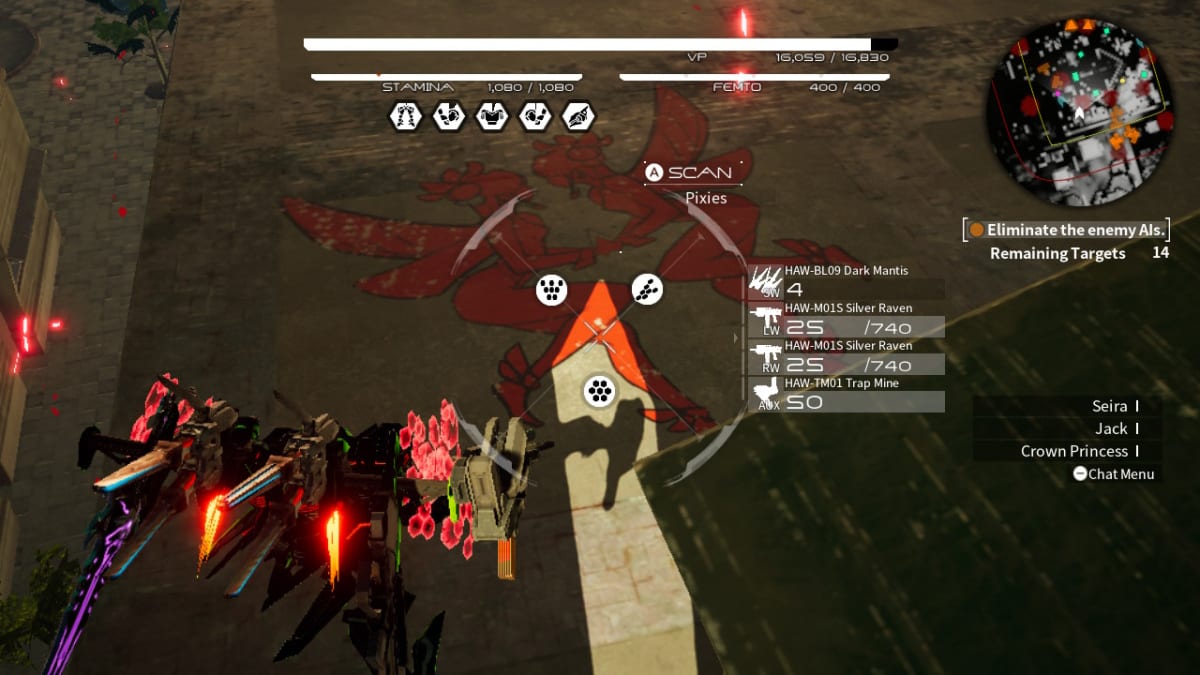Image resolution: width=1200 pixels, height=675 pixels.
Task: Choose the right-weapon (RW) Silver Raven slot
Action: click(x=846, y=357)
